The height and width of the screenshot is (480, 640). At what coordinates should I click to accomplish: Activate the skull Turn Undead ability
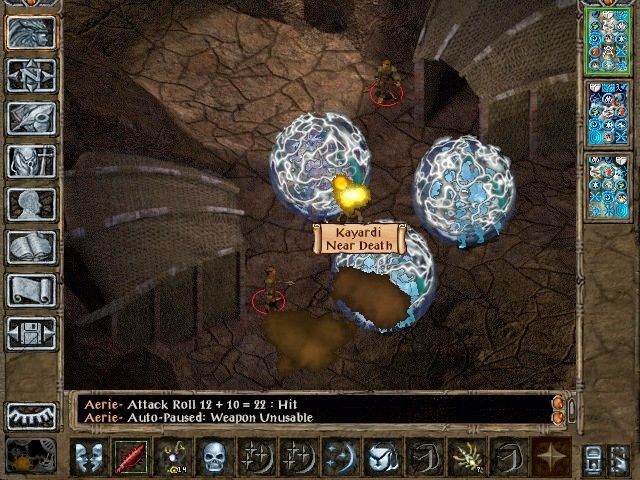click(214, 457)
